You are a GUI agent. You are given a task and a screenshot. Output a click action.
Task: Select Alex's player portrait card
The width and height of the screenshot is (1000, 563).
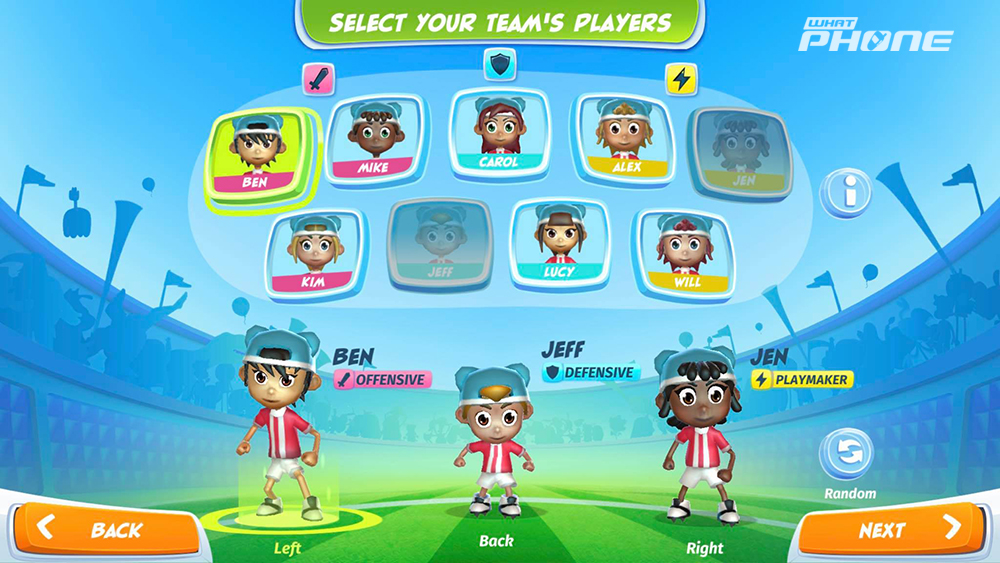(624, 141)
